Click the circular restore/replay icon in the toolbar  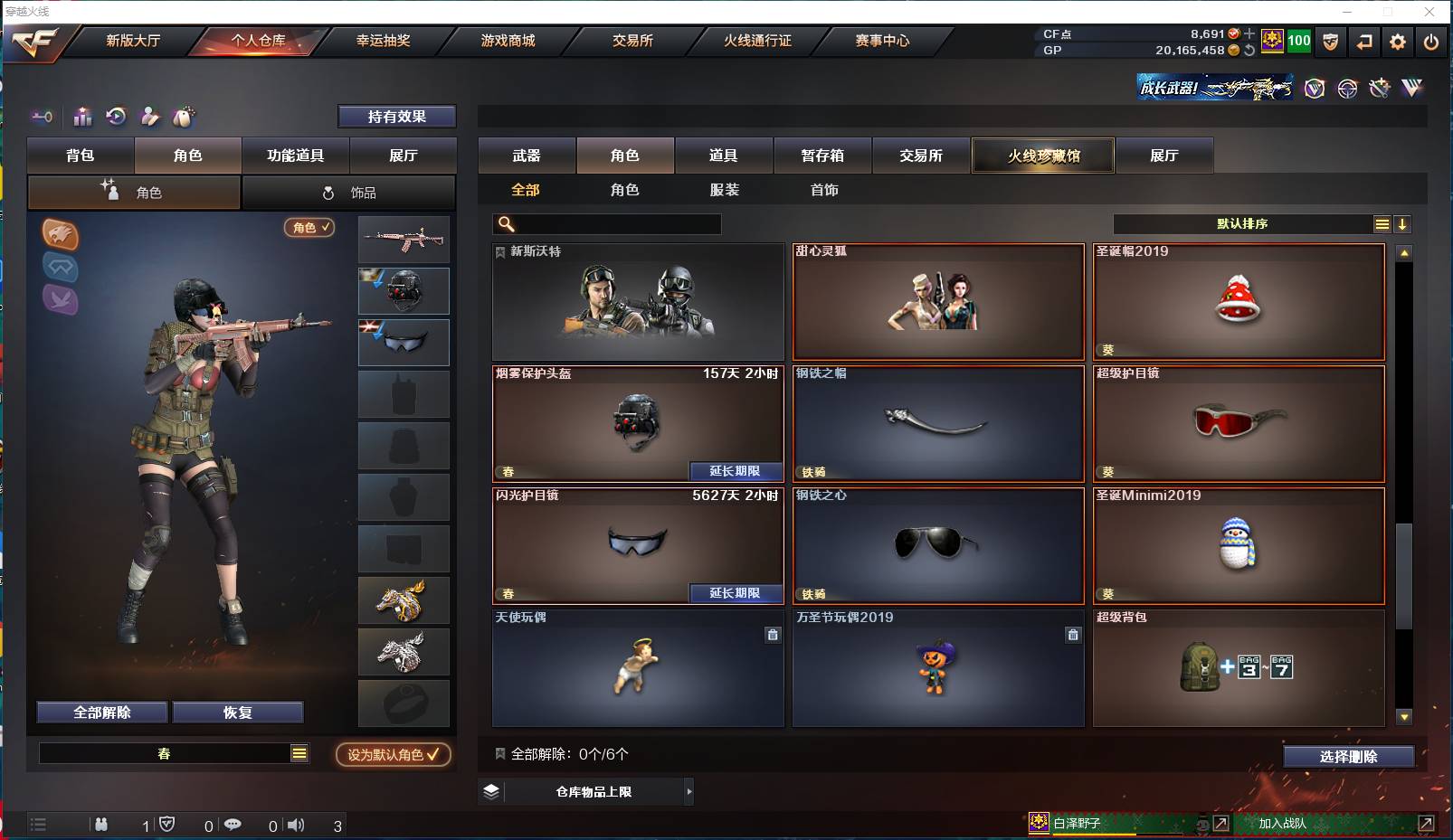(x=116, y=117)
